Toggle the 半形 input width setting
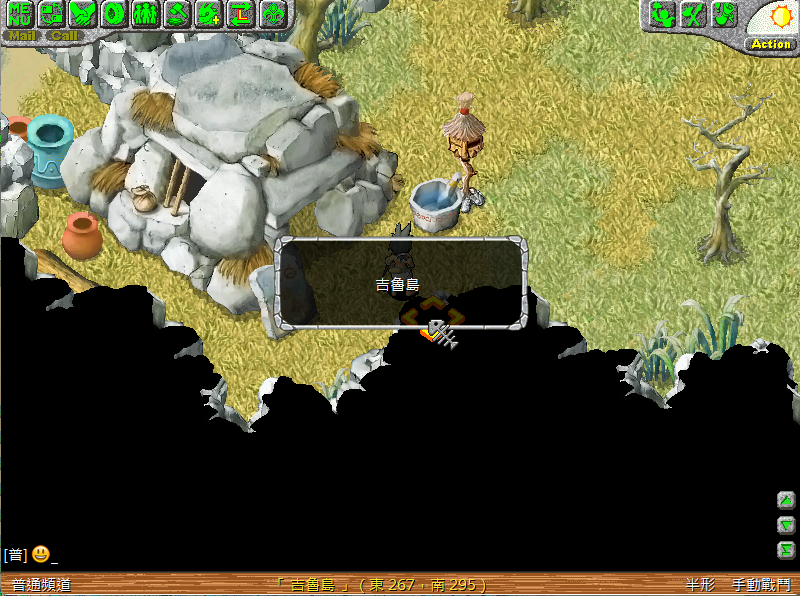Viewport: 800px width, 596px height. point(700,585)
